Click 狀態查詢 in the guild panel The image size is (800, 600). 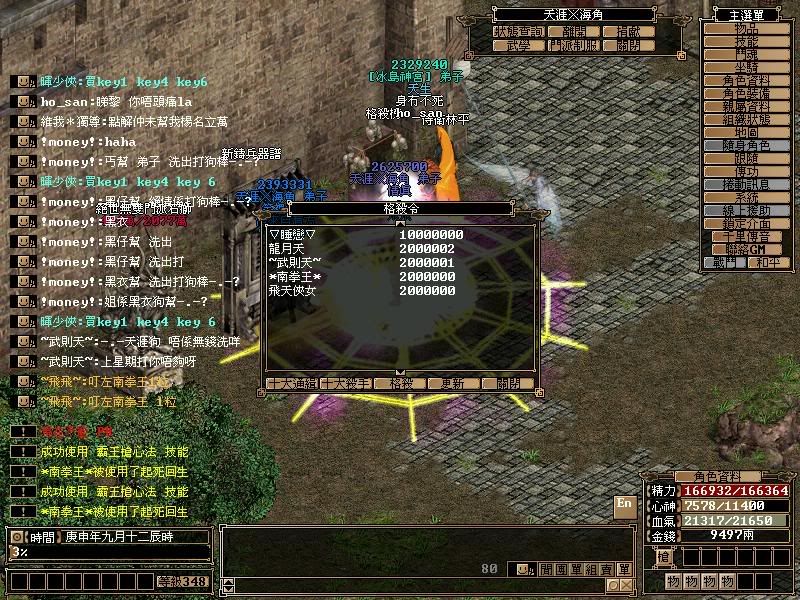tap(517, 32)
